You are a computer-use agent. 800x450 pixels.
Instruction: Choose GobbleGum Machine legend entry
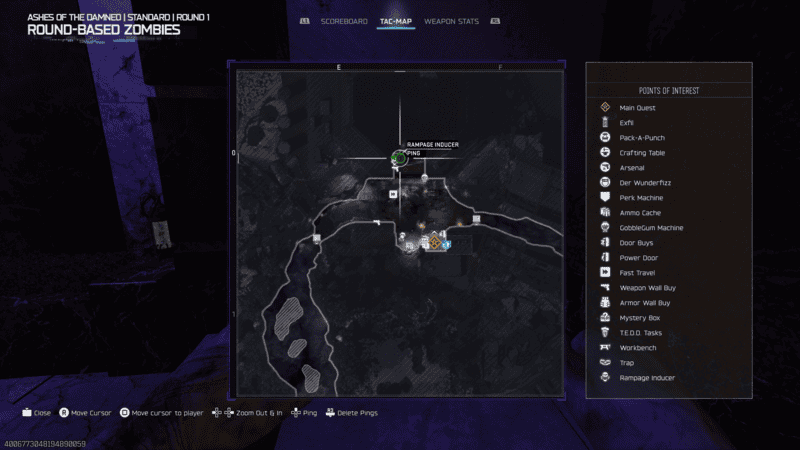pyautogui.click(x=651, y=227)
